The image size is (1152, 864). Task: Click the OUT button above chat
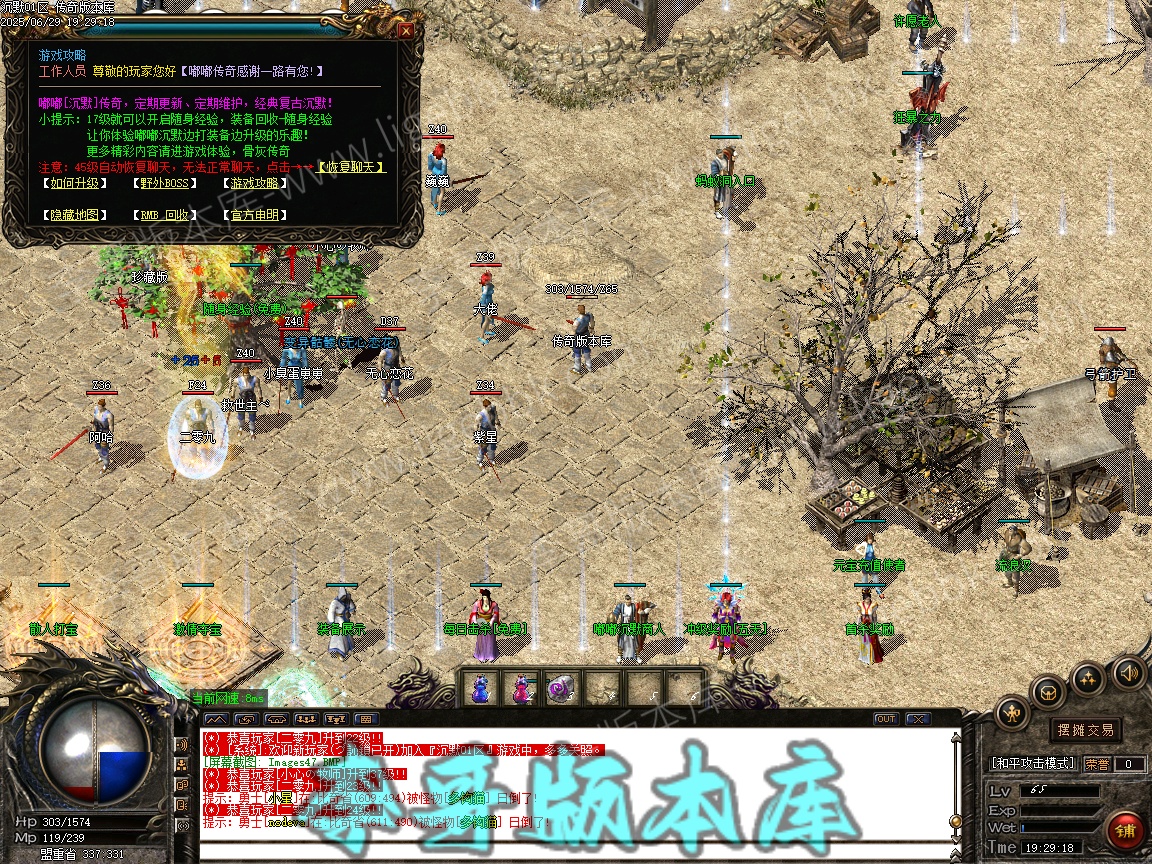click(x=886, y=719)
